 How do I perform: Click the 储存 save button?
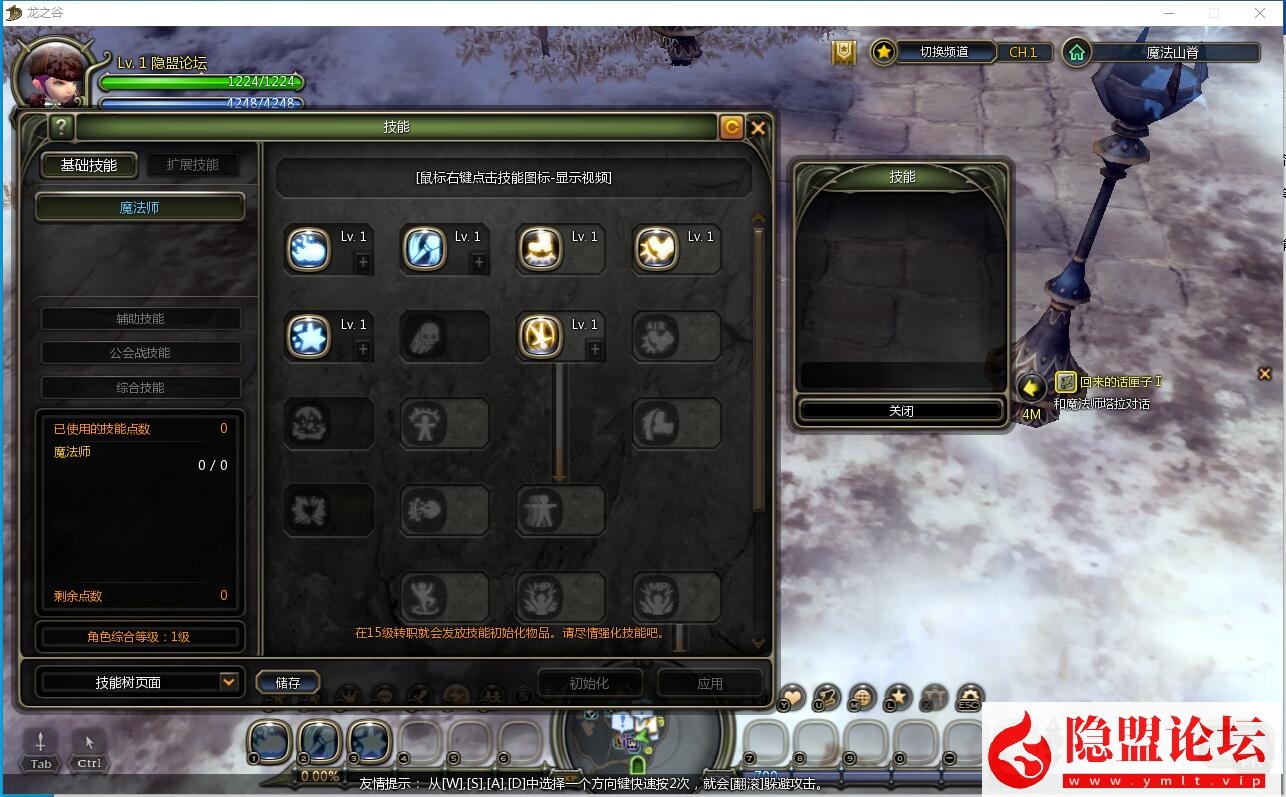(x=288, y=683)
